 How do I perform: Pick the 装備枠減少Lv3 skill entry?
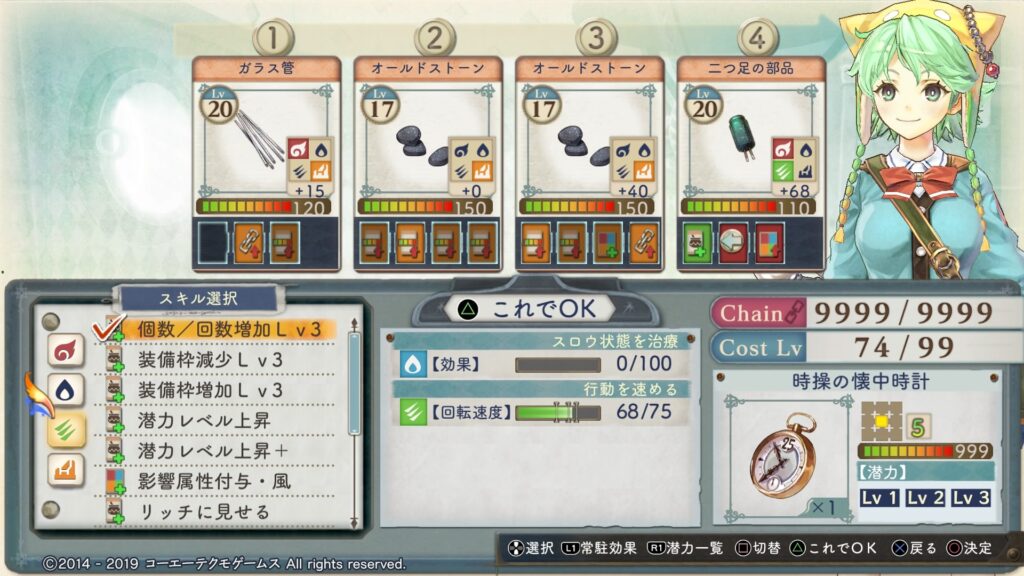[210, 359]
